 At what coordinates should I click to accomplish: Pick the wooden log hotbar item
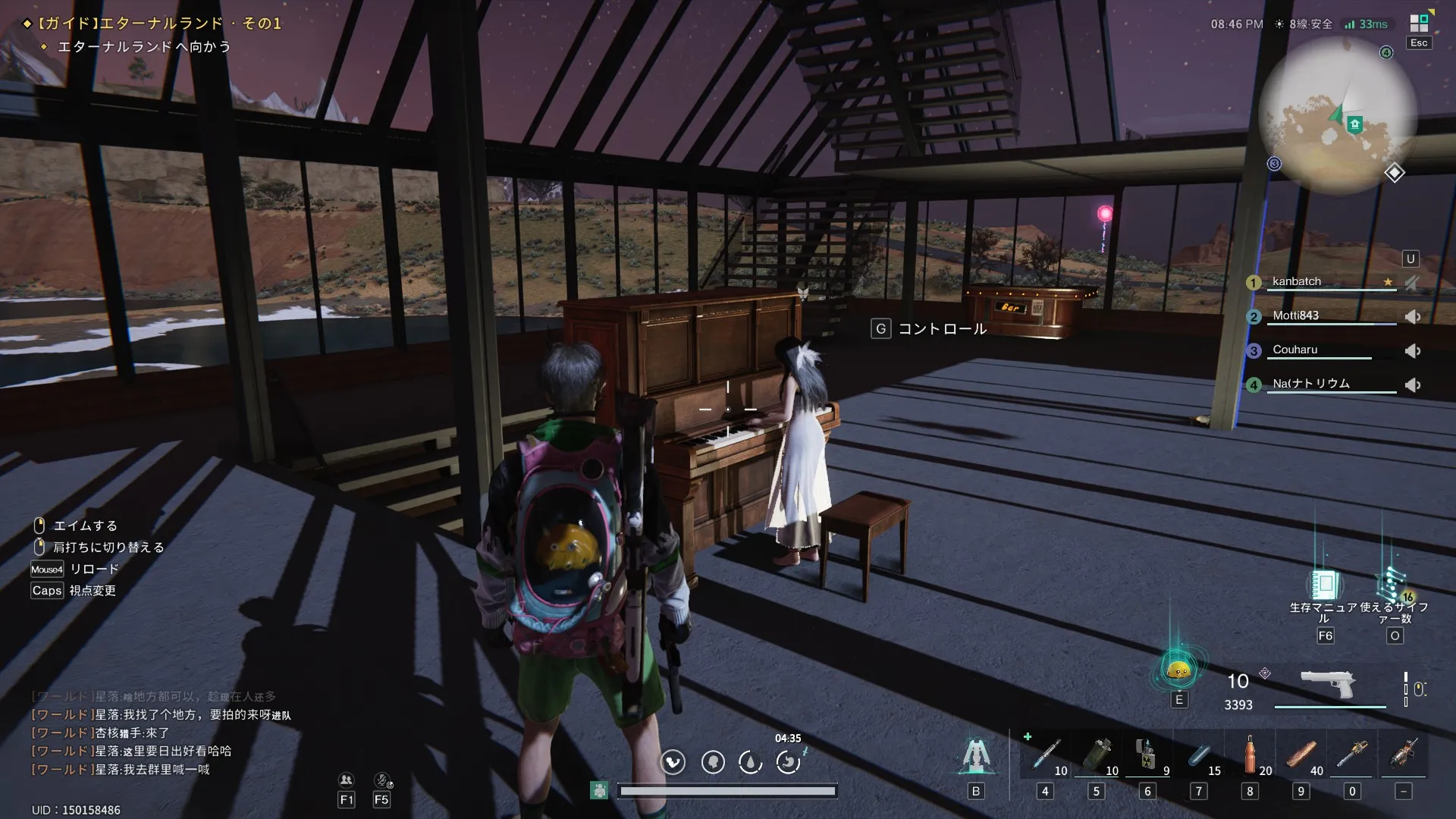(1301, 755)
